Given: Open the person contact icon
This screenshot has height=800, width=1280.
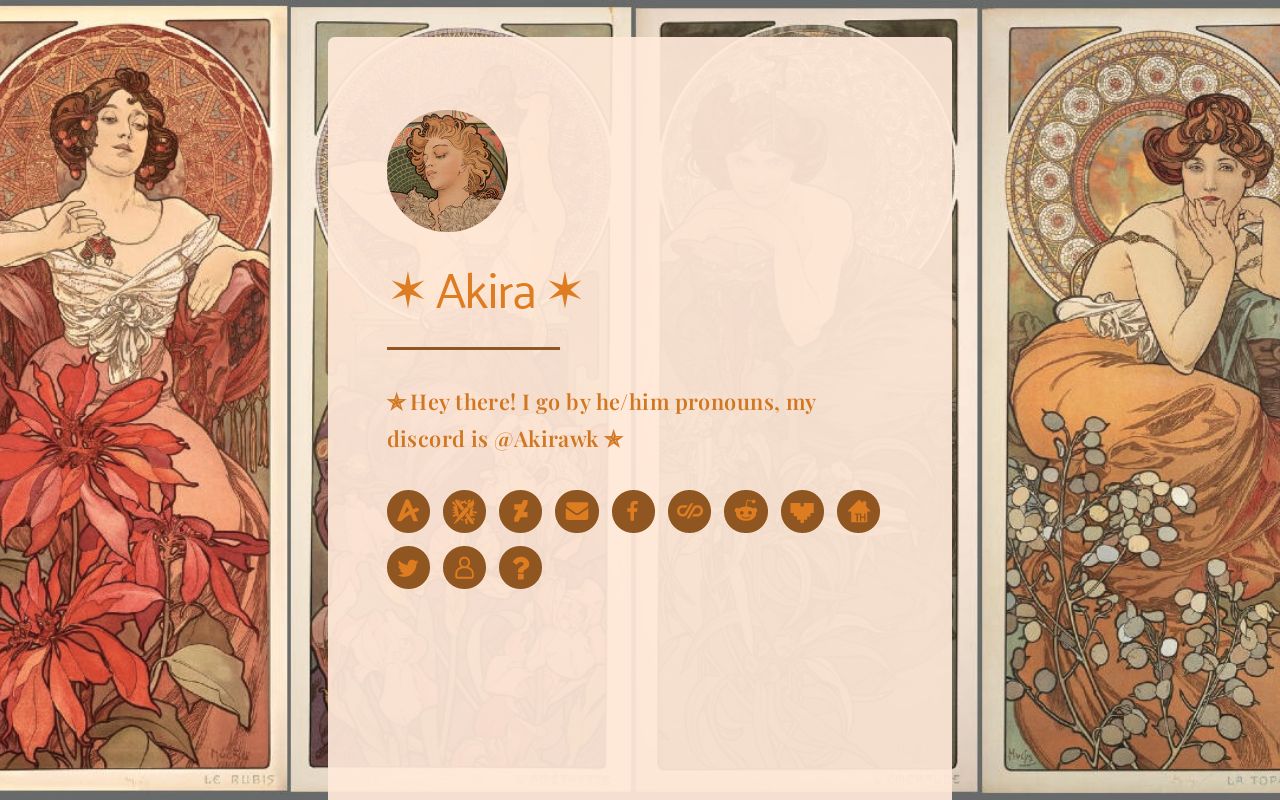Looking at the screenshot, I should pyautogui.click(x=465, y=567).
